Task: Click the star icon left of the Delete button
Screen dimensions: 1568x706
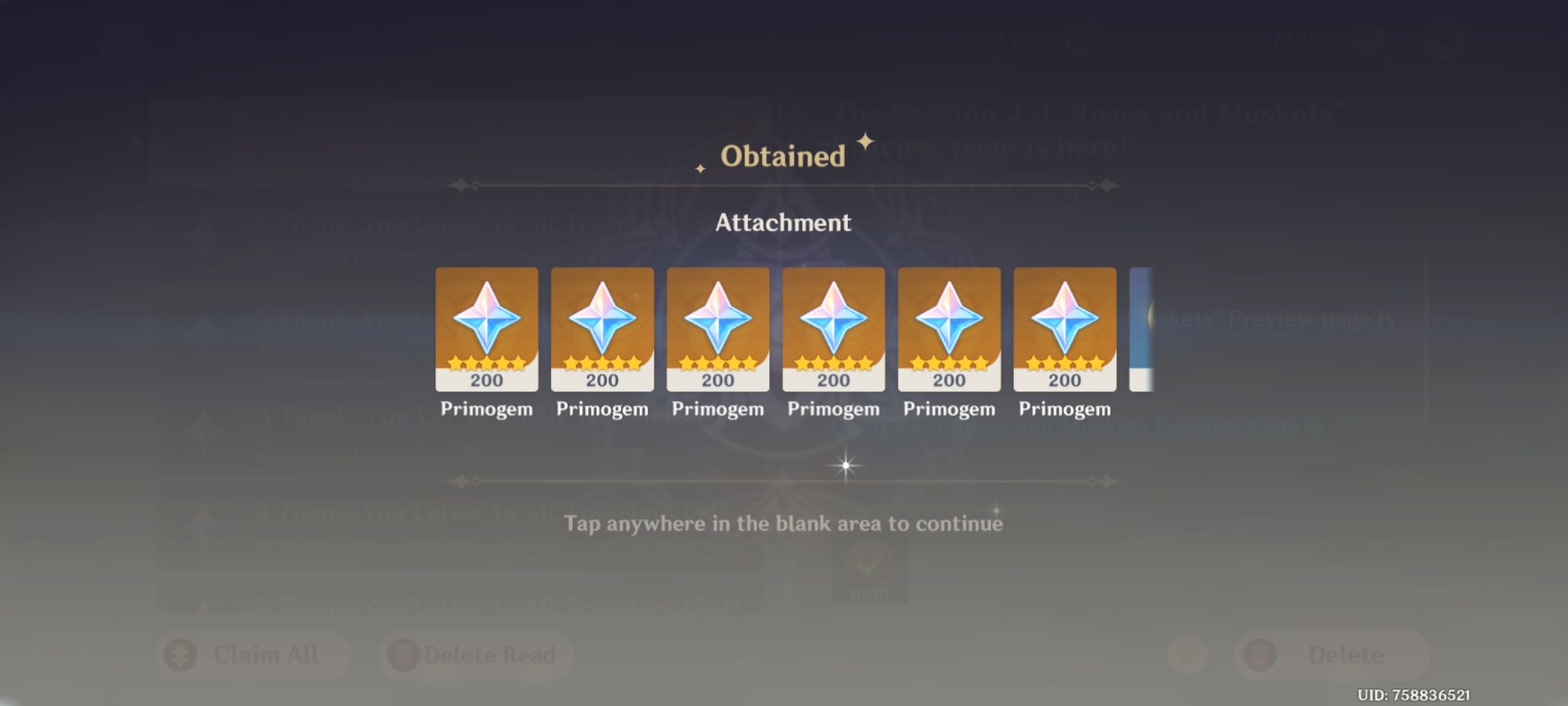Action: (1187, 654)
